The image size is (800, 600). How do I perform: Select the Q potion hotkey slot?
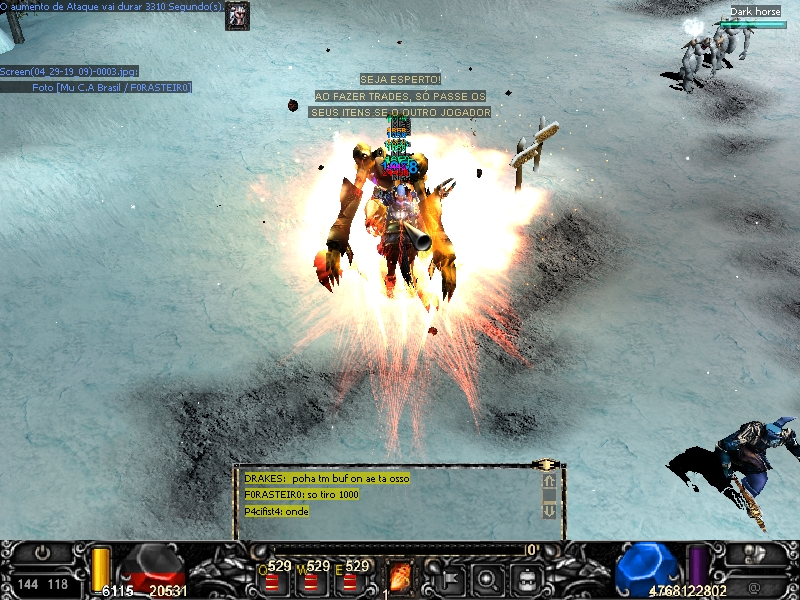pos(271,582)
